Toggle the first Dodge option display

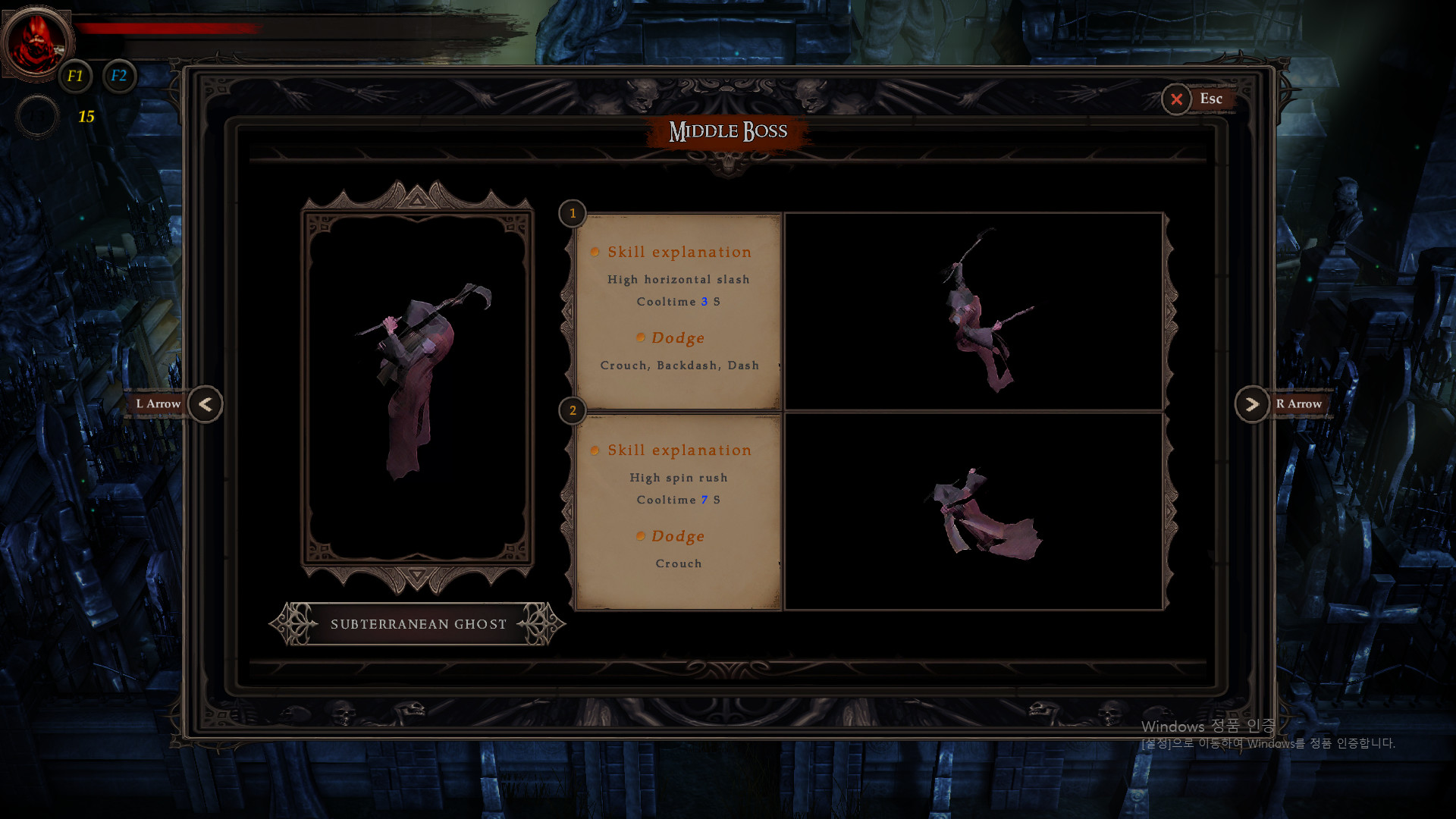677,338
